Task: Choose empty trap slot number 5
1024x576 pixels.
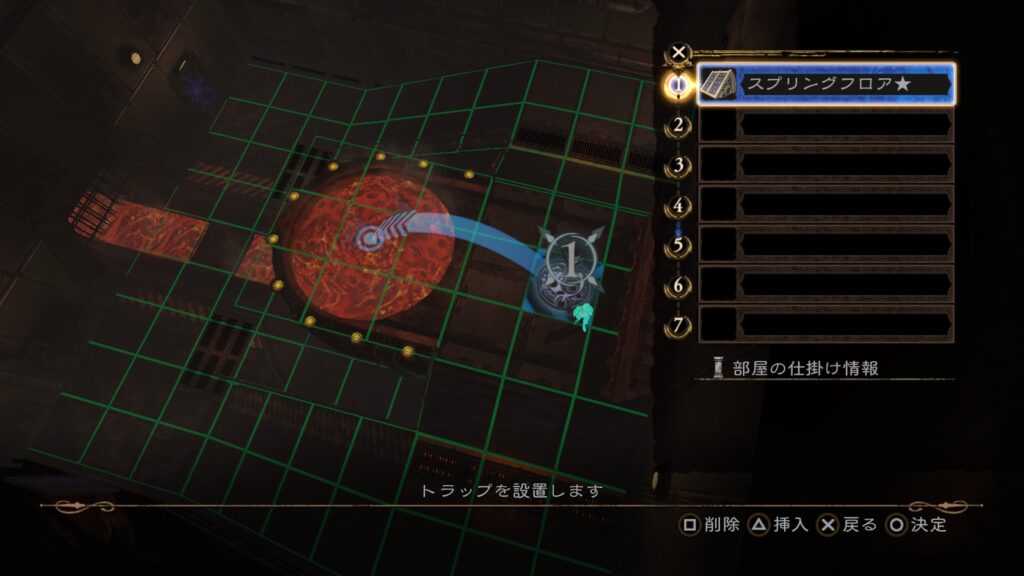Action: [826, 244]
